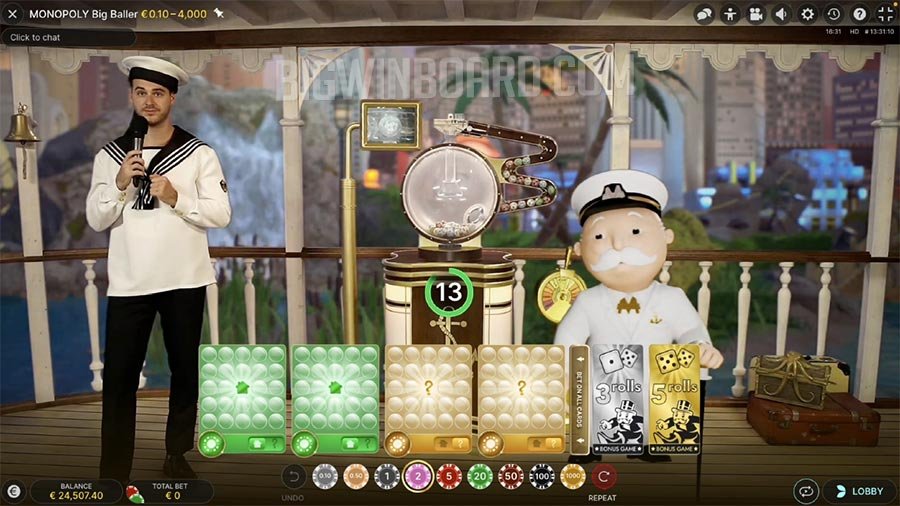Screen dimensions: 900x506
Task: Select the 0.10 chip
Action: (x=325, y=477)
